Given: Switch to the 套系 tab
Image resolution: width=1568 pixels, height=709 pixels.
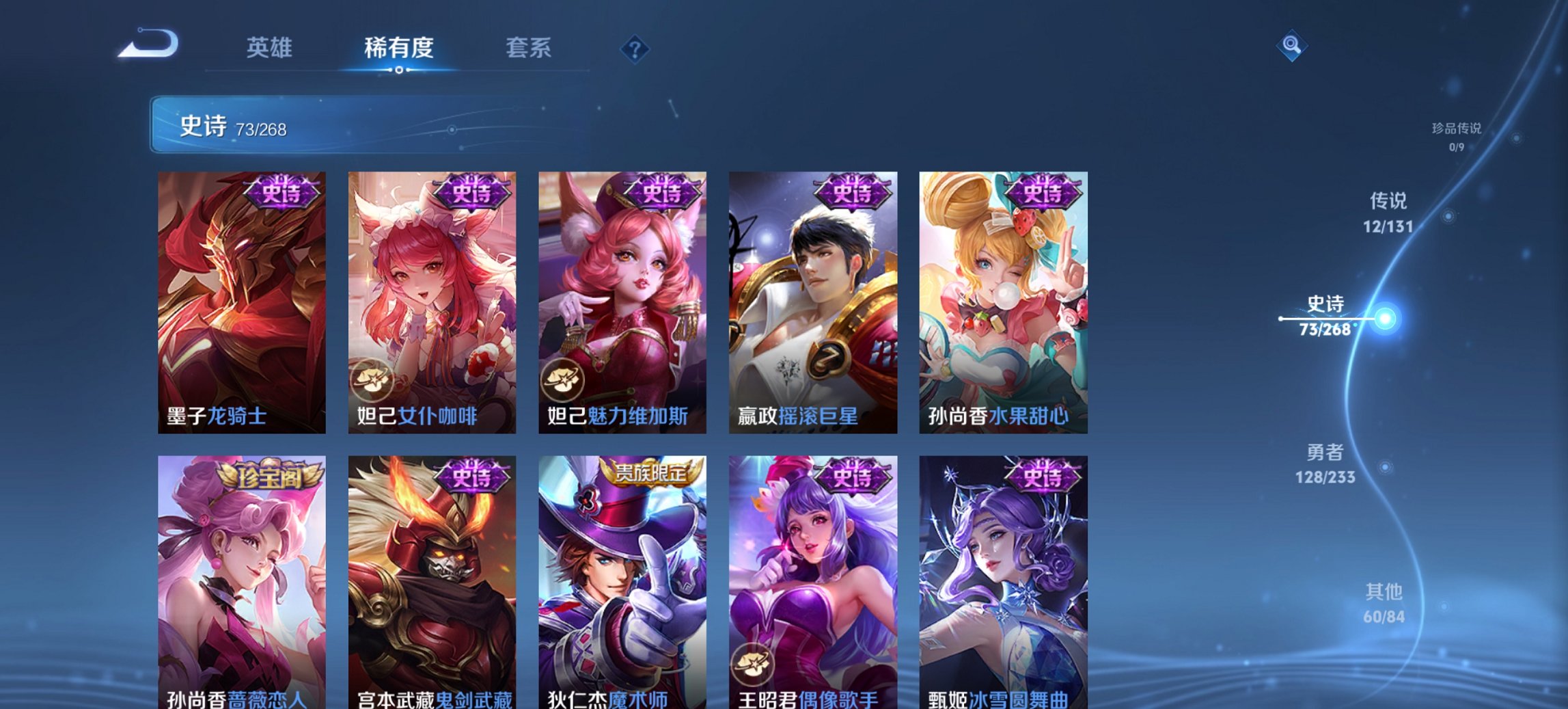Looking at the screenshot, I should tap(529, 48).
